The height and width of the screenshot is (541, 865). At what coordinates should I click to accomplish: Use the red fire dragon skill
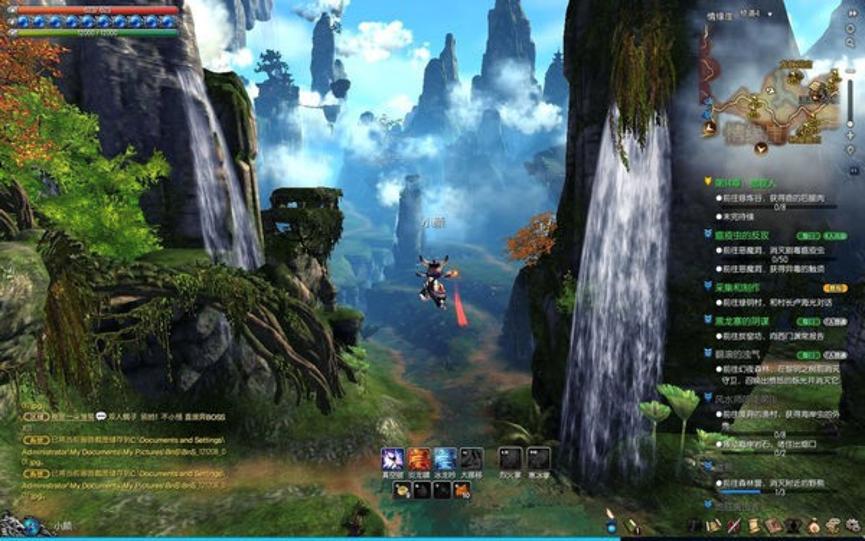418,459
